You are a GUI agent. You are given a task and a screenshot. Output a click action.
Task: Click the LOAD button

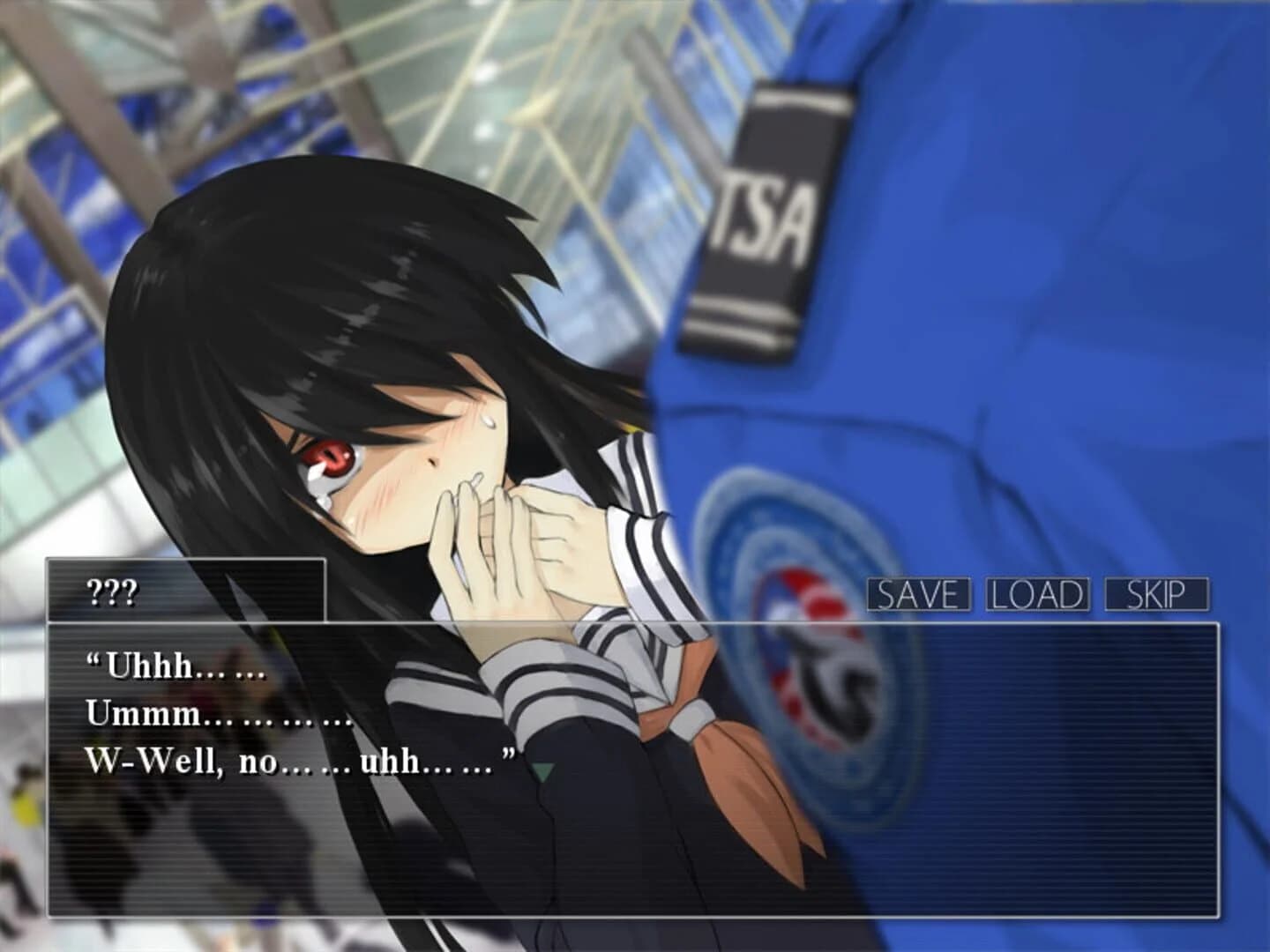[x=1036, y=596]
